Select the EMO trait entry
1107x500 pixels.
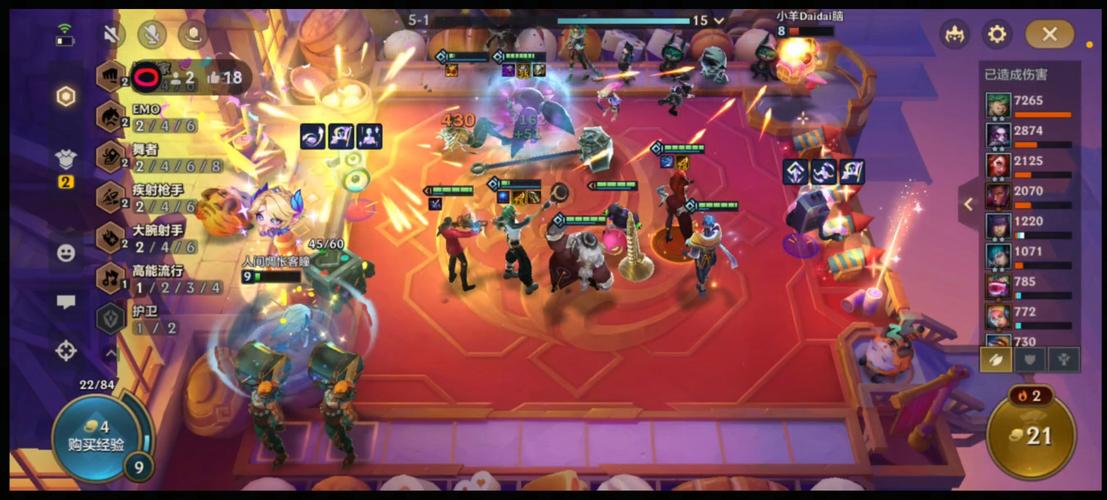[150, 117]
